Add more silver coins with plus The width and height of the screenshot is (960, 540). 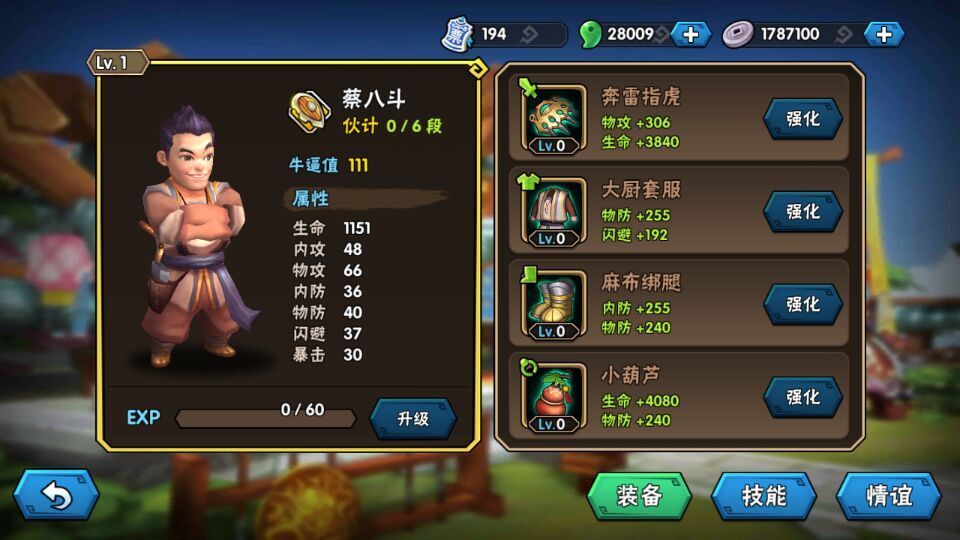pos(884,34)
